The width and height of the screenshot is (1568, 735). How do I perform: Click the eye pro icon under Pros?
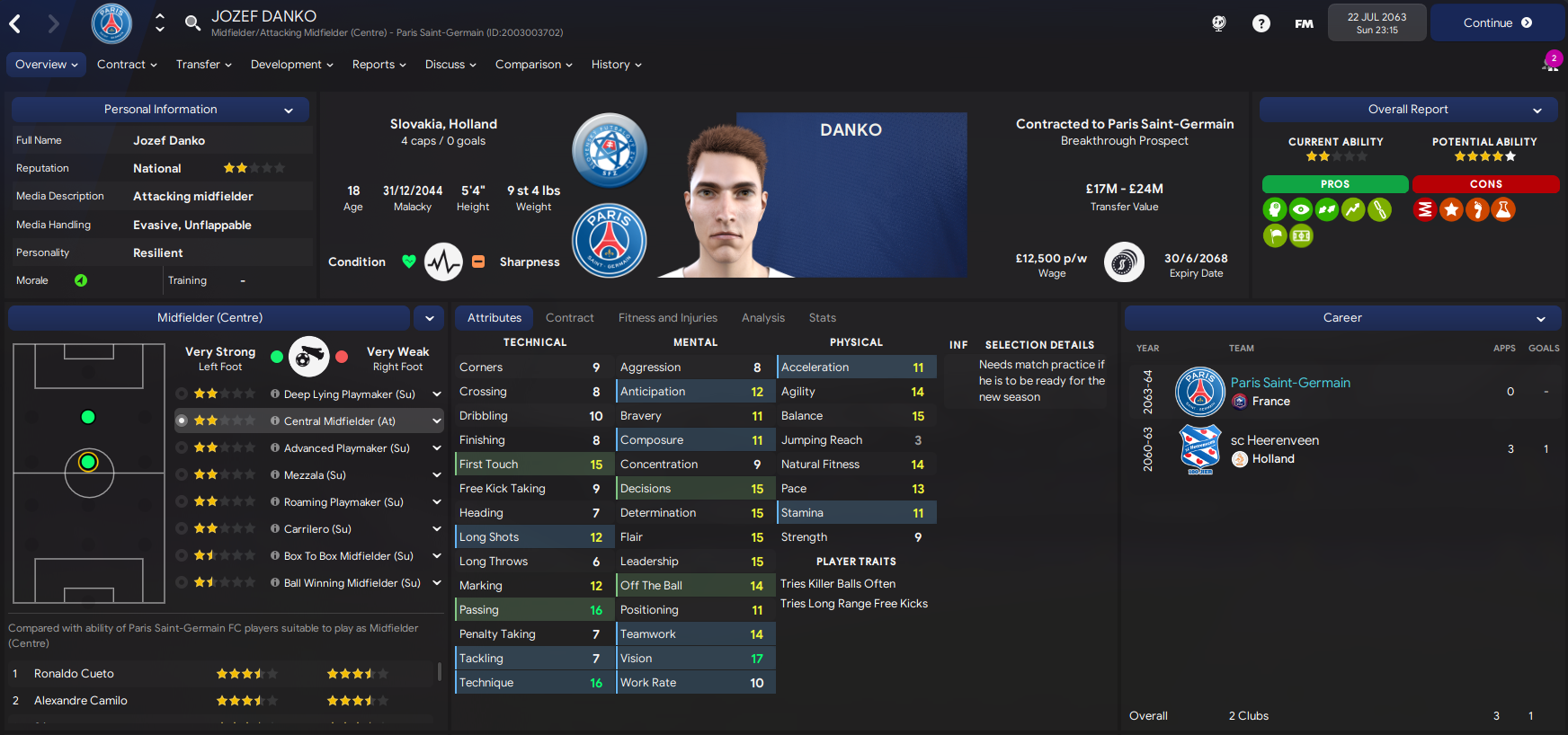[1300, 208]
